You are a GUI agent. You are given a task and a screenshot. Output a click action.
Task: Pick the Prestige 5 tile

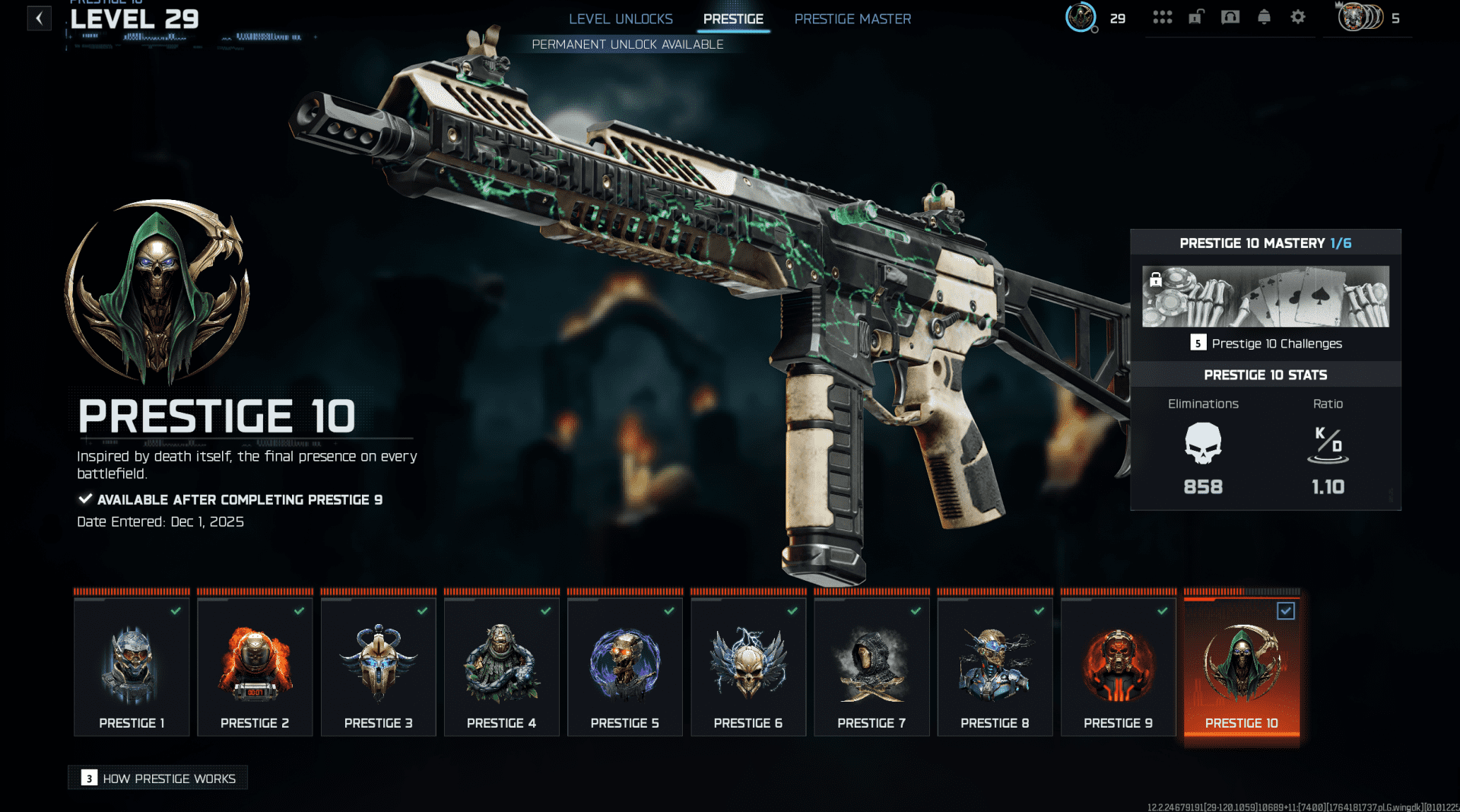[625, 667]
